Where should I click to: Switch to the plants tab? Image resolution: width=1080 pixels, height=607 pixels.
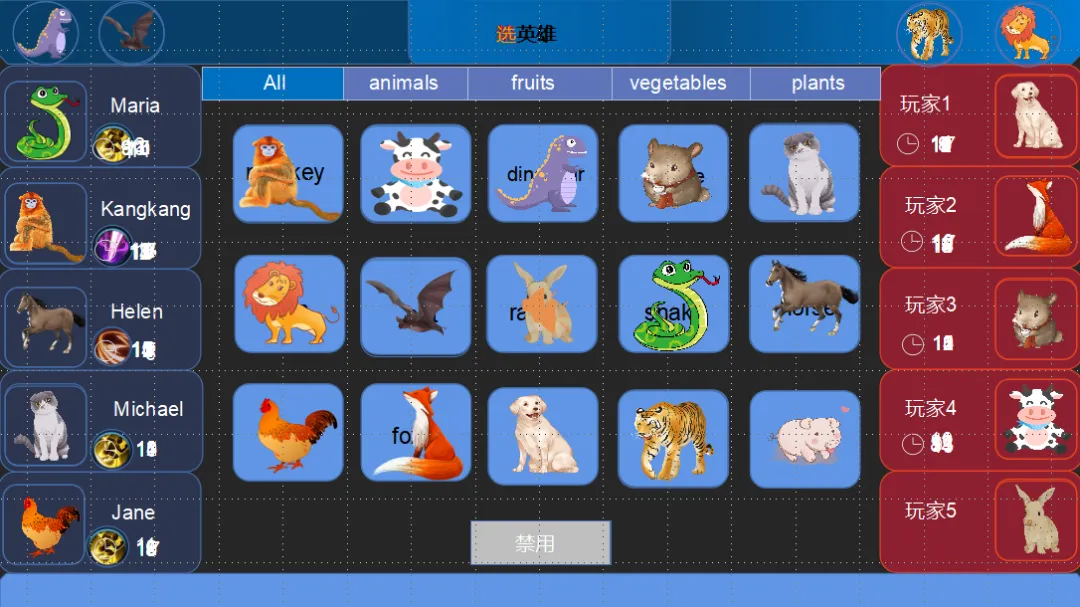coord(817,83)
